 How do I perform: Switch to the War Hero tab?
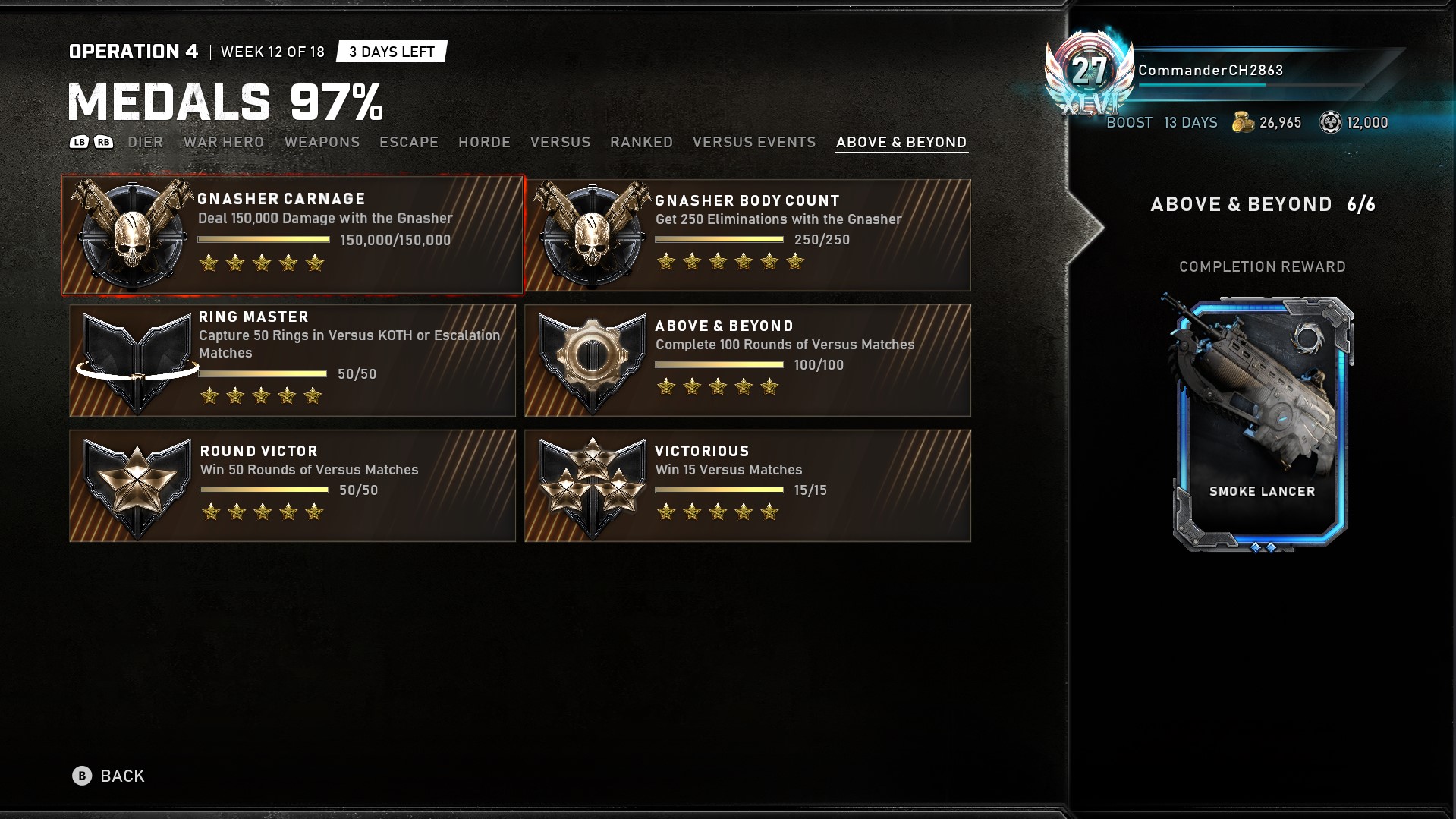point(224,142)
